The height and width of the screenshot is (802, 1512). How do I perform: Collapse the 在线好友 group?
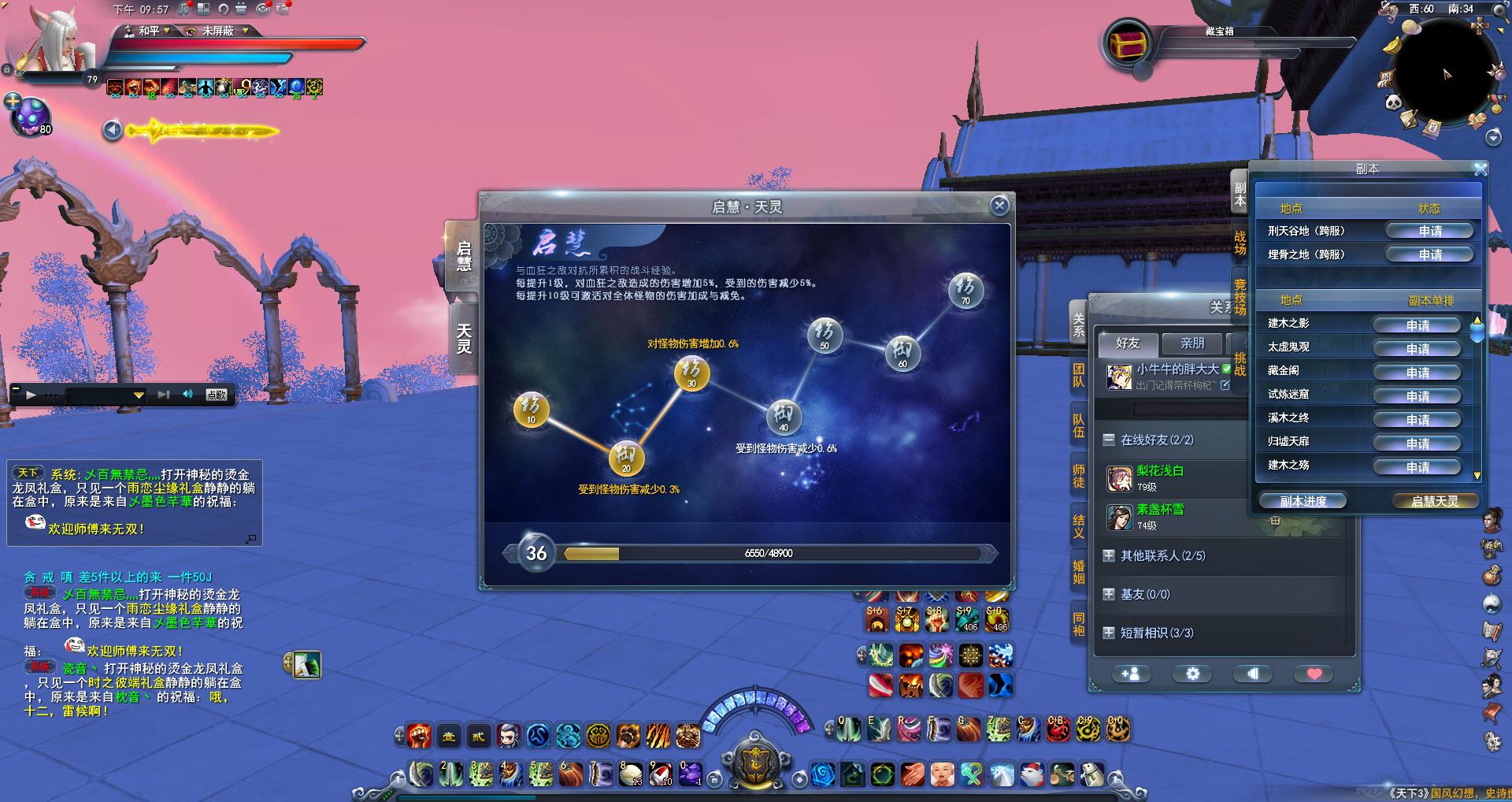1109,440
